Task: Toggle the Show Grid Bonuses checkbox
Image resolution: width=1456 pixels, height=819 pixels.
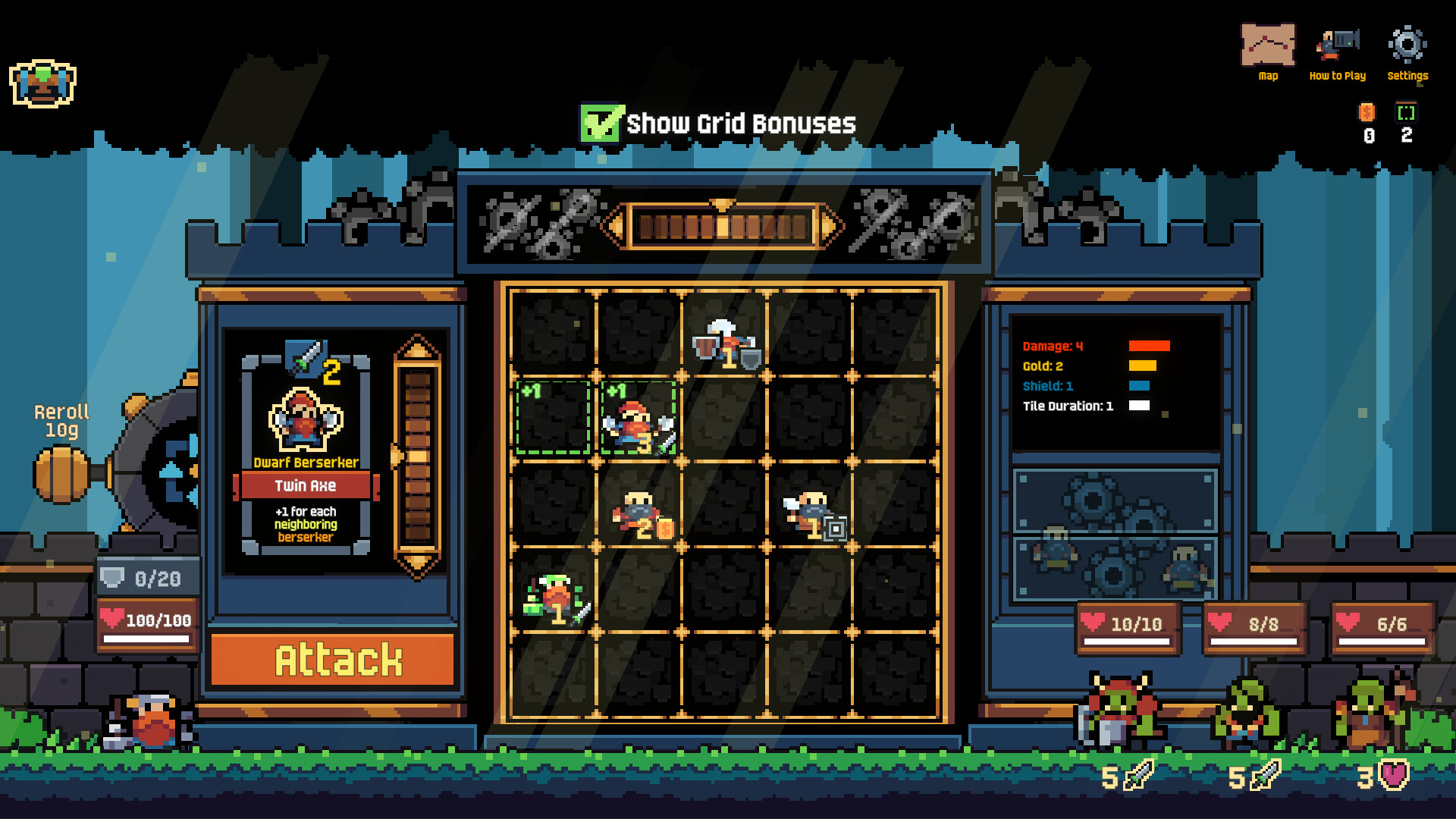Action: pos(601,124)
